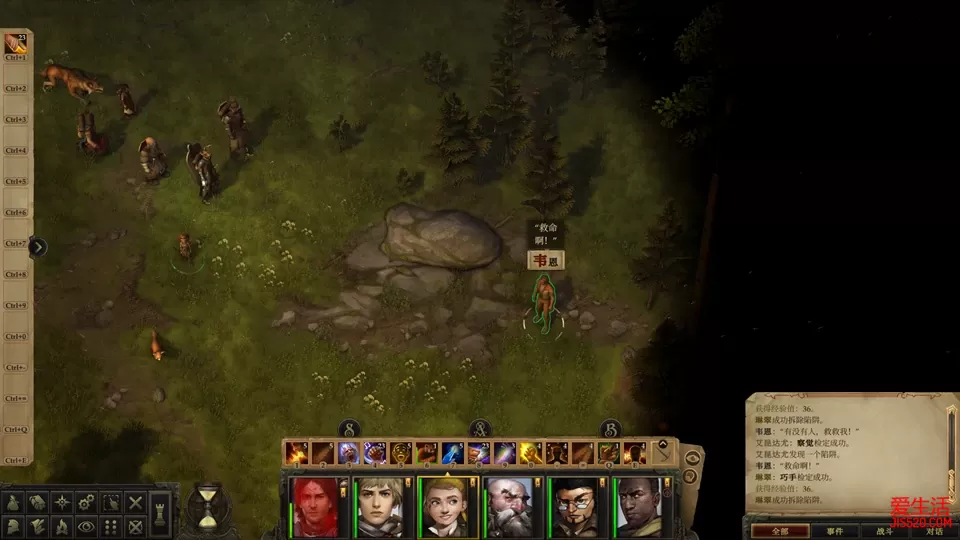
Task: Pick the companion portrait wearing glasses
Action: click(576, 506)
